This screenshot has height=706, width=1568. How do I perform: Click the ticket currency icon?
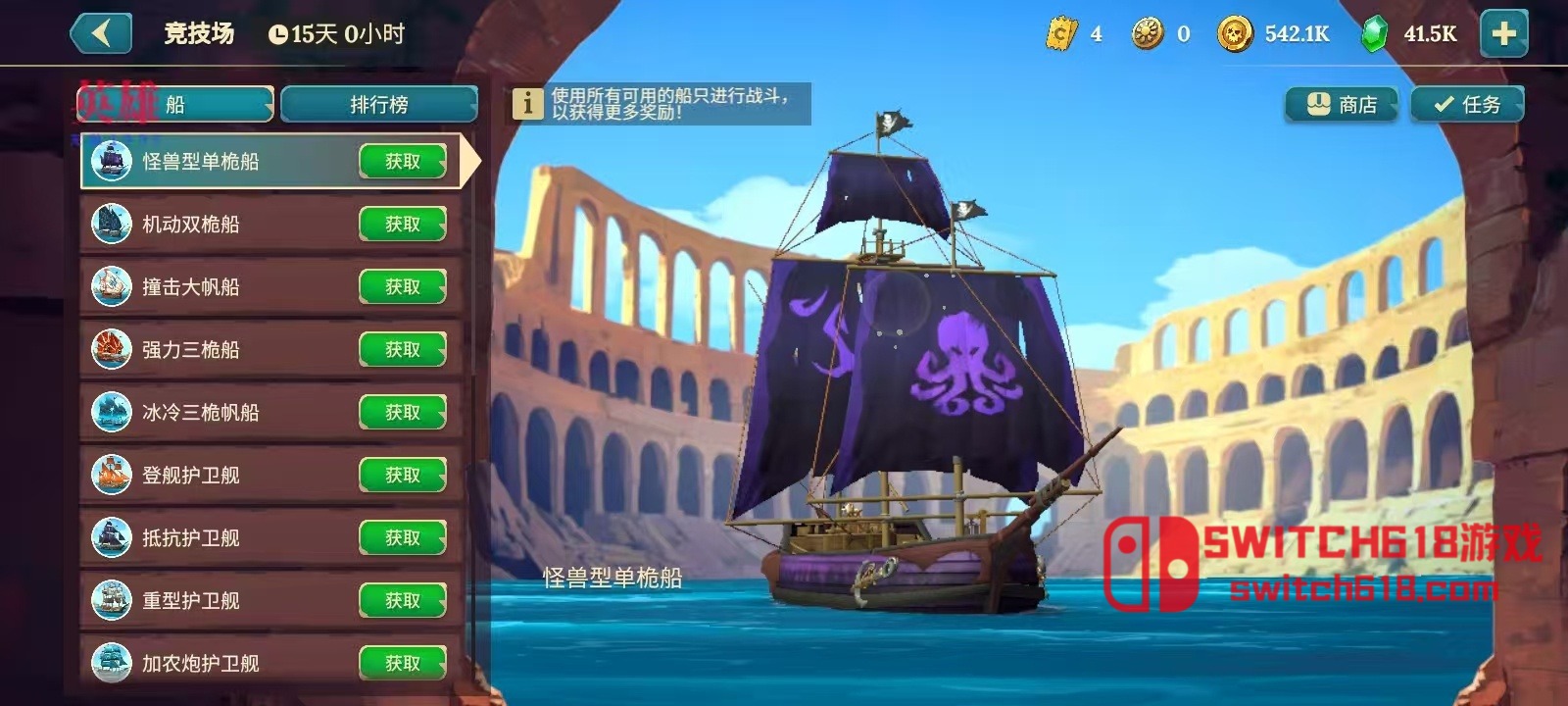coord(1061,31)
